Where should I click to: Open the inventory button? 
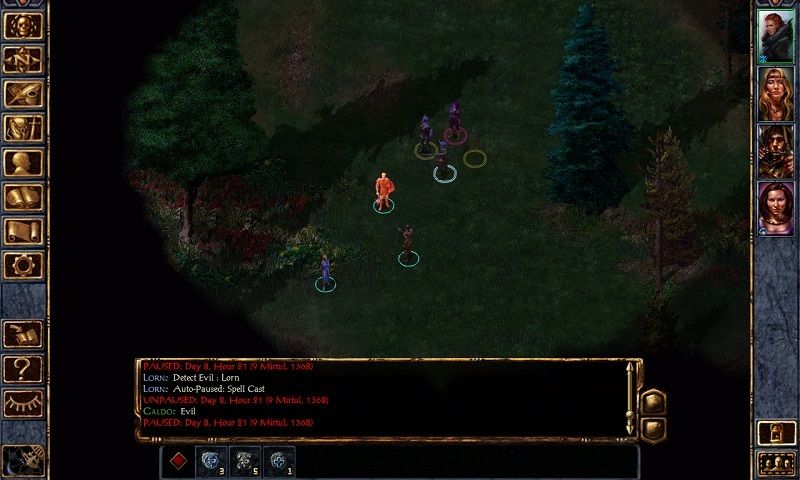23,128
